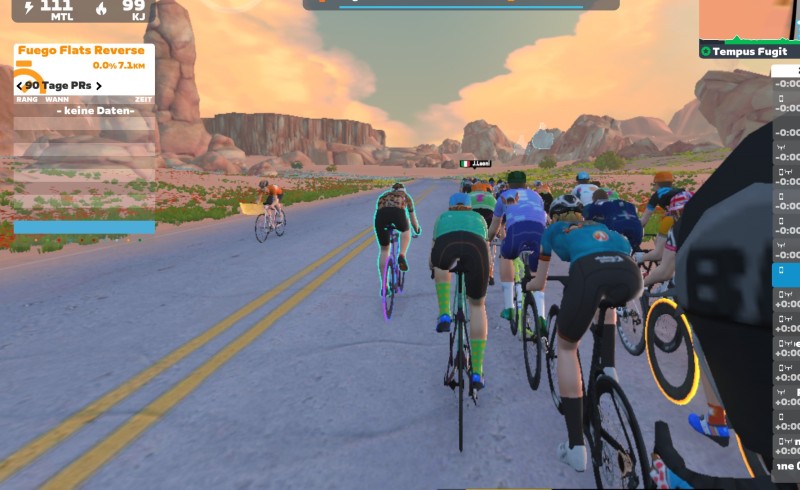Select the blue highlighted rider row in the nearby riders list
This screenshot has width=800, height=490.
[786, 274]
